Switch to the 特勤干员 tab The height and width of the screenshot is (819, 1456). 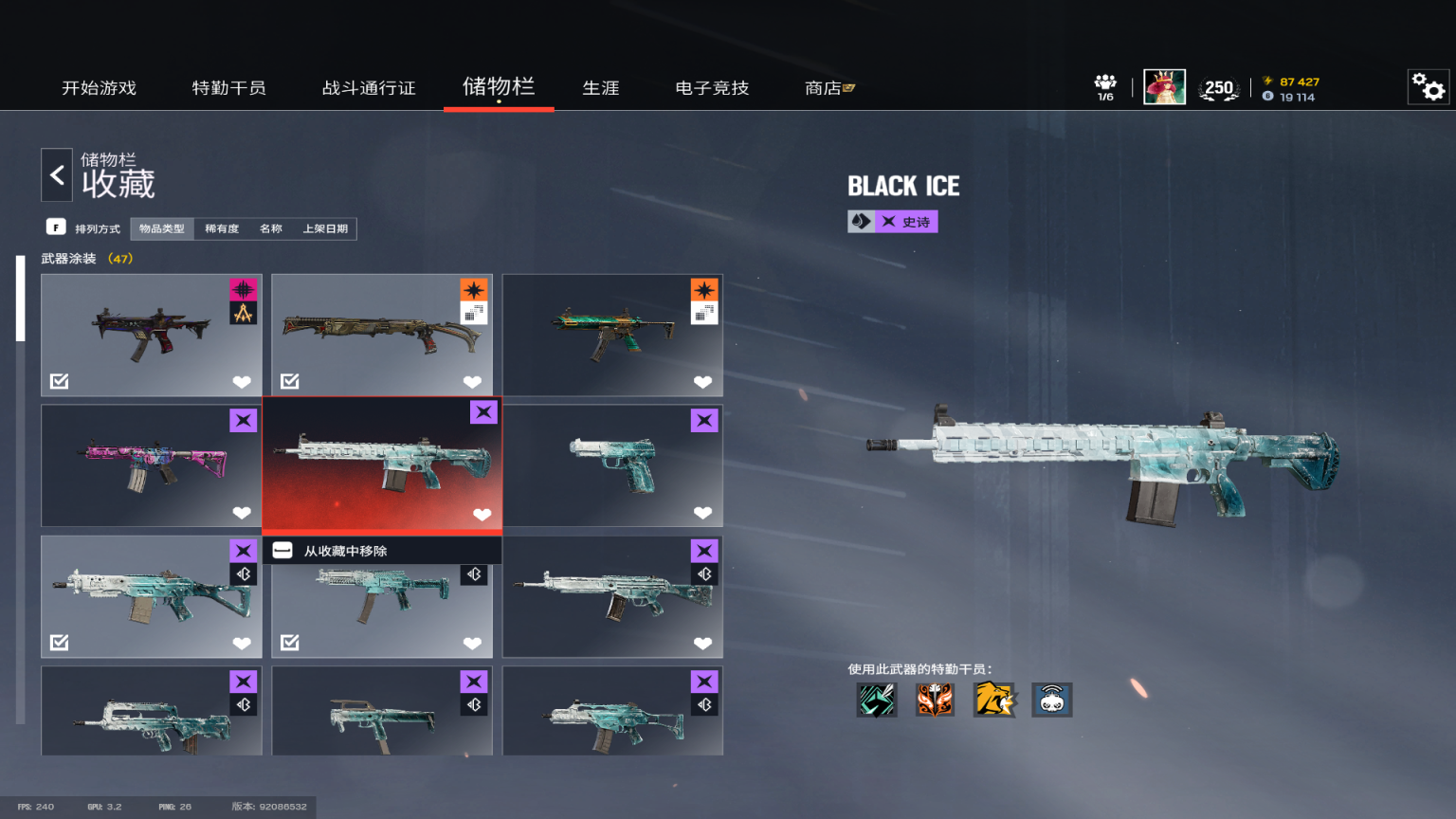click(228, 88)
